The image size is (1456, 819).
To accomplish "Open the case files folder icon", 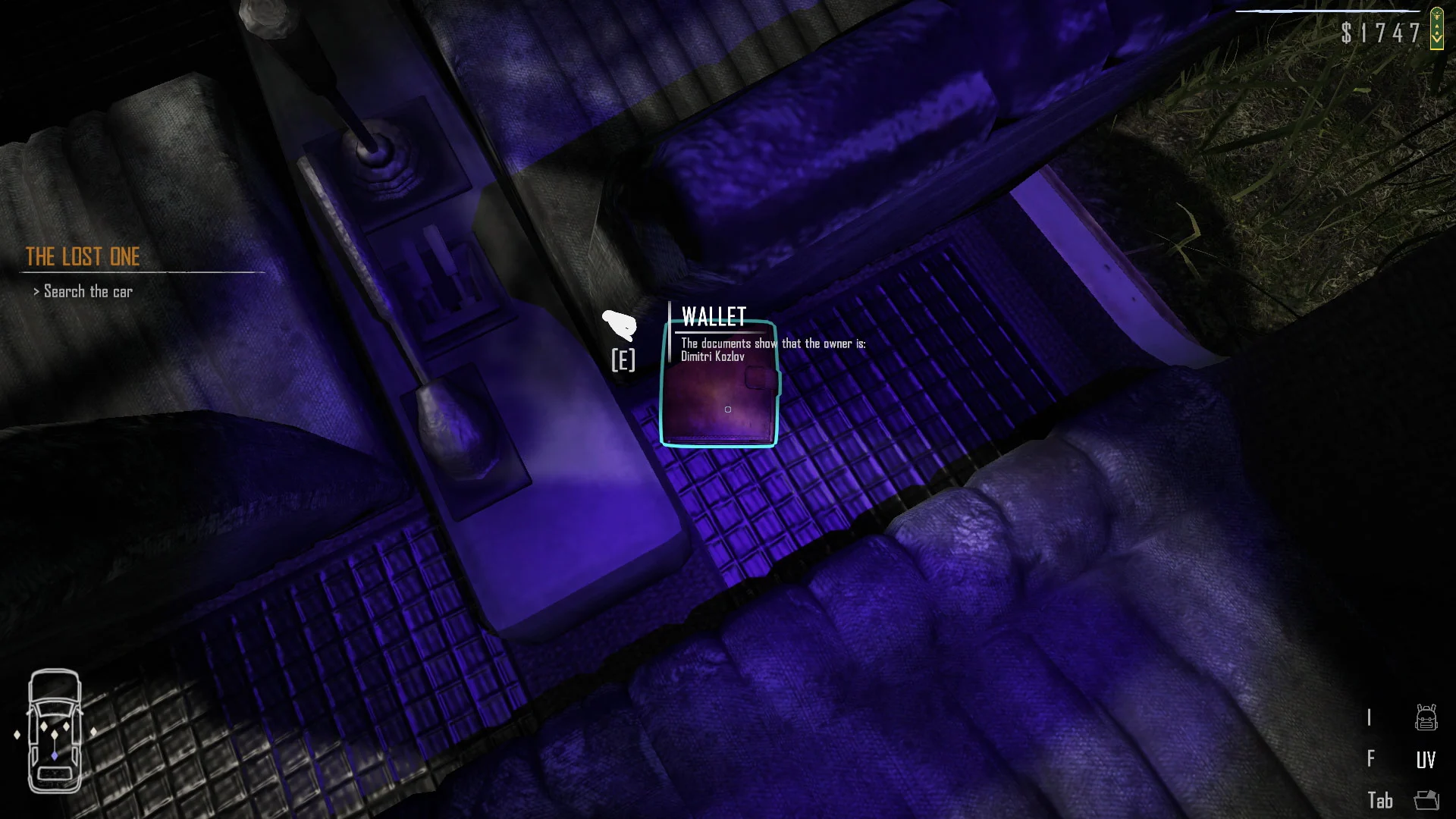I will pos(1426,800).
